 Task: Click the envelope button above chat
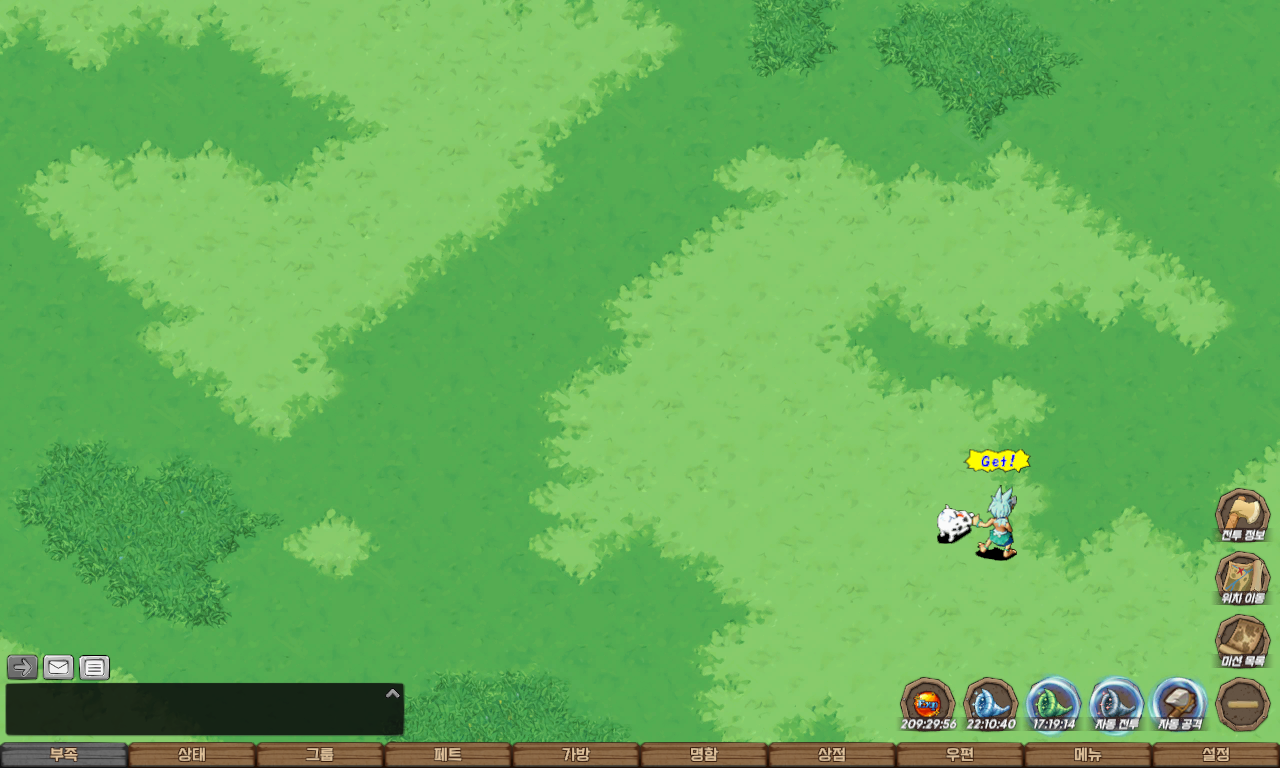(59, 667)
